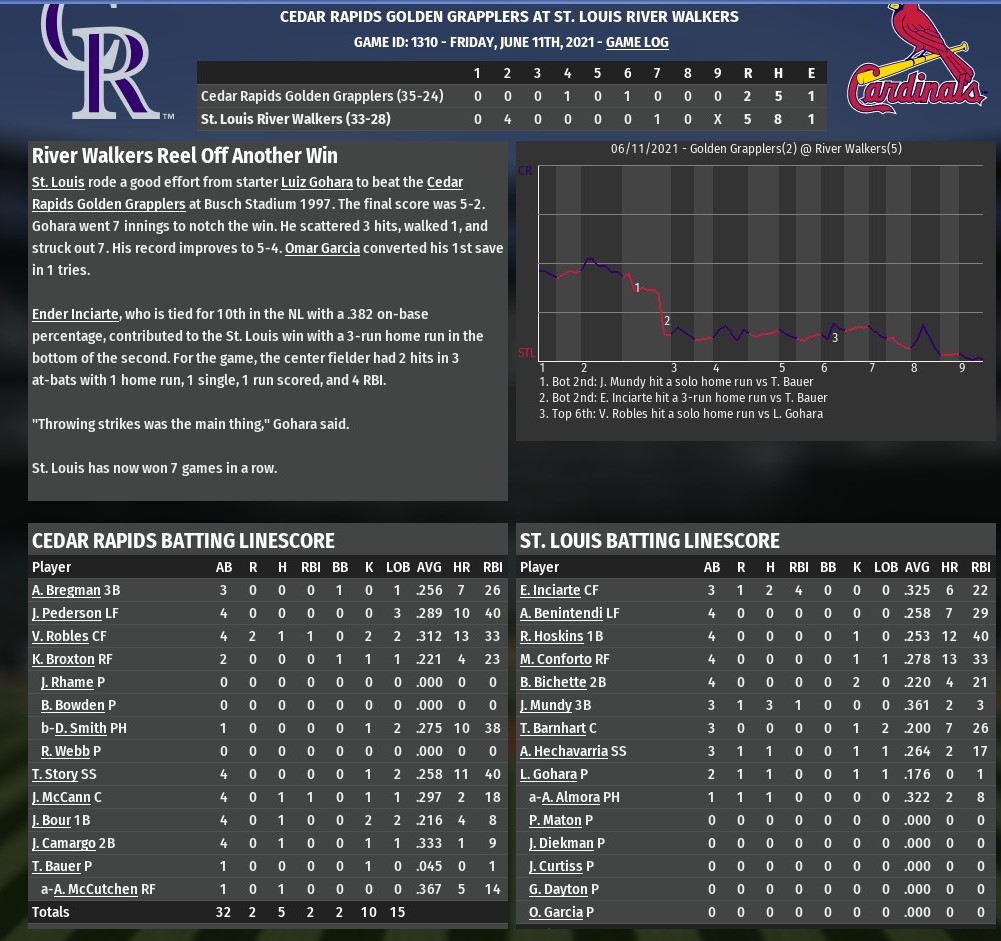Image resolution: width=1001 pixels, height=941 pixels.
Task: Select A. Benintendi's player link
Action: [x=561, y=613]
